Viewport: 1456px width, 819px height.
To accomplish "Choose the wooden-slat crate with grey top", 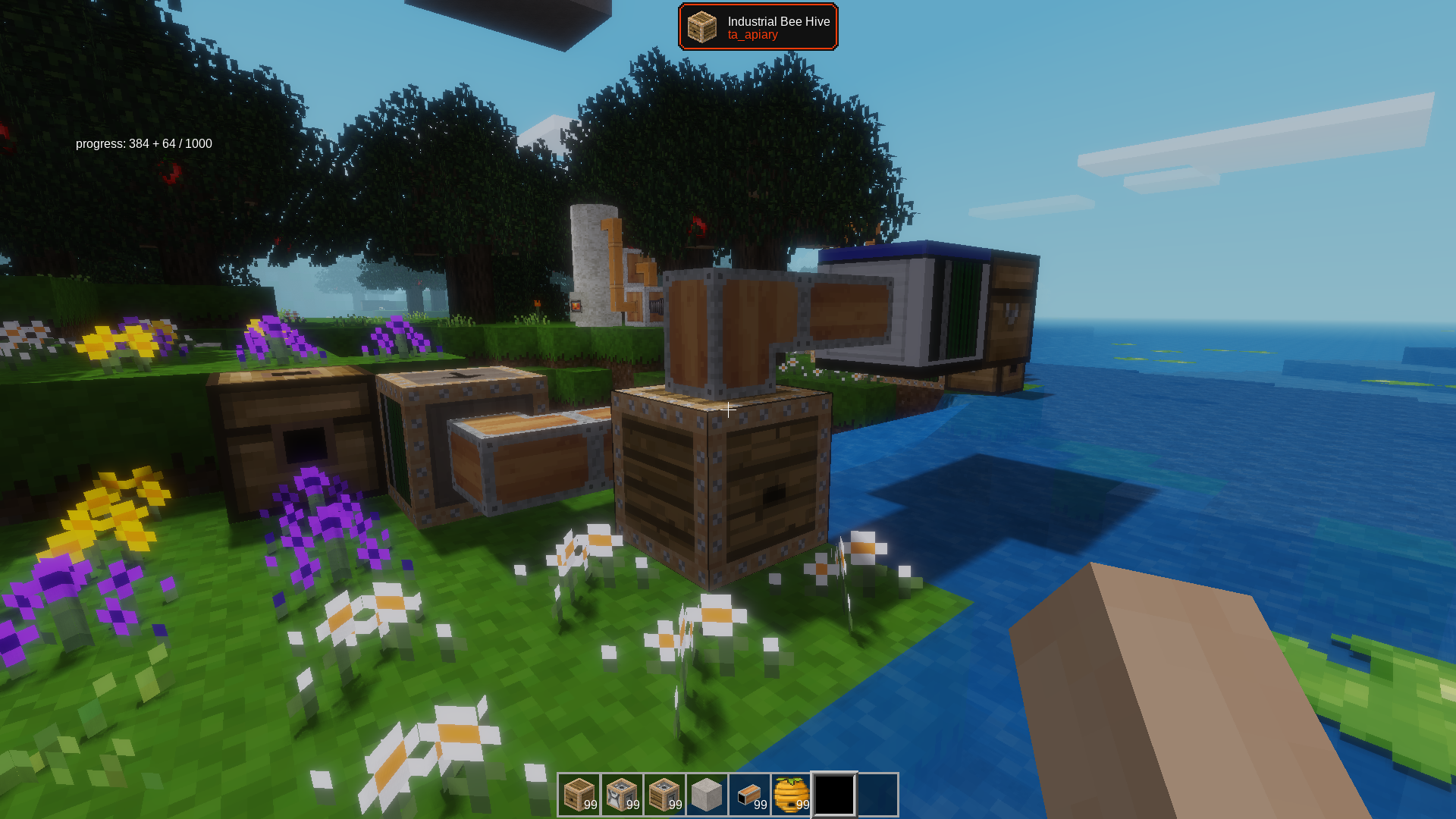I will pyautogui.click(x=664, y=795).
